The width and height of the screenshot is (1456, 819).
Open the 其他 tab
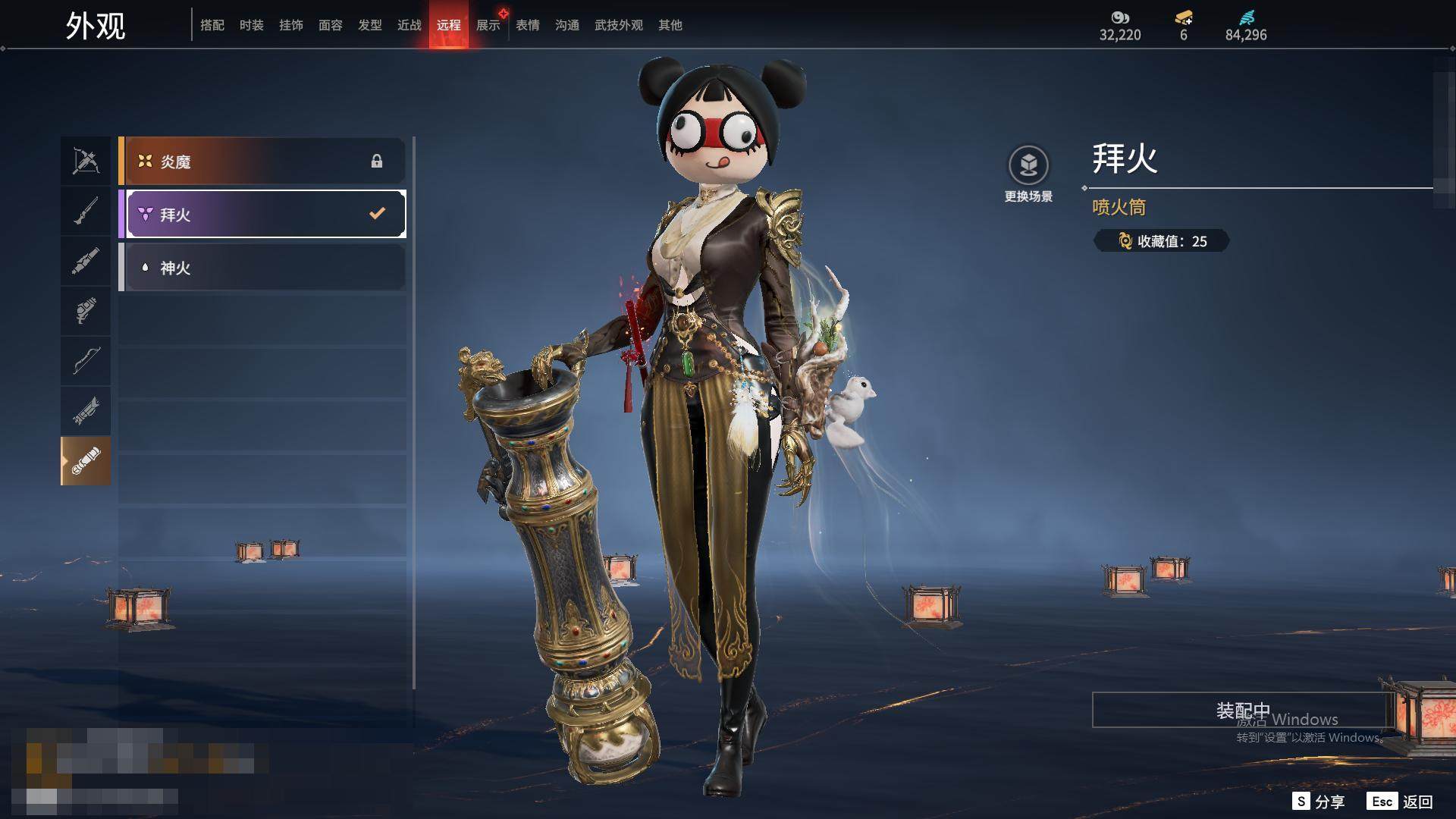(x=670, y=25)
